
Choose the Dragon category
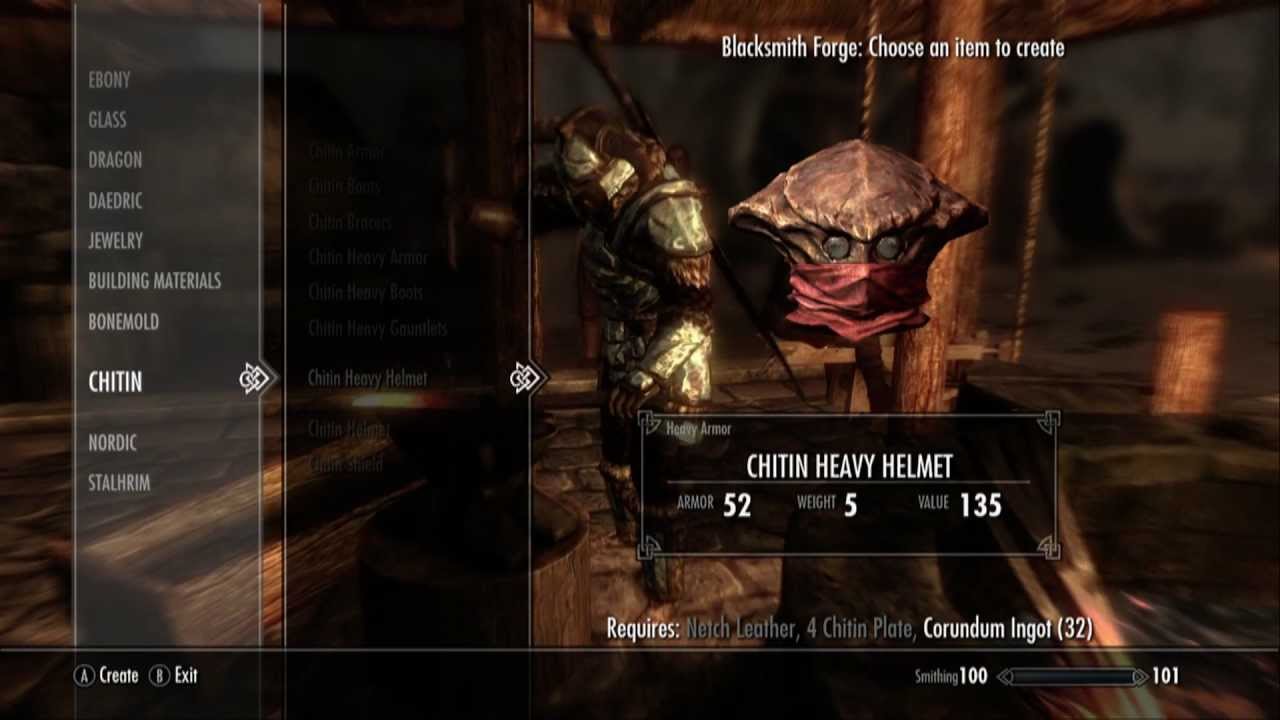(115, 160)
